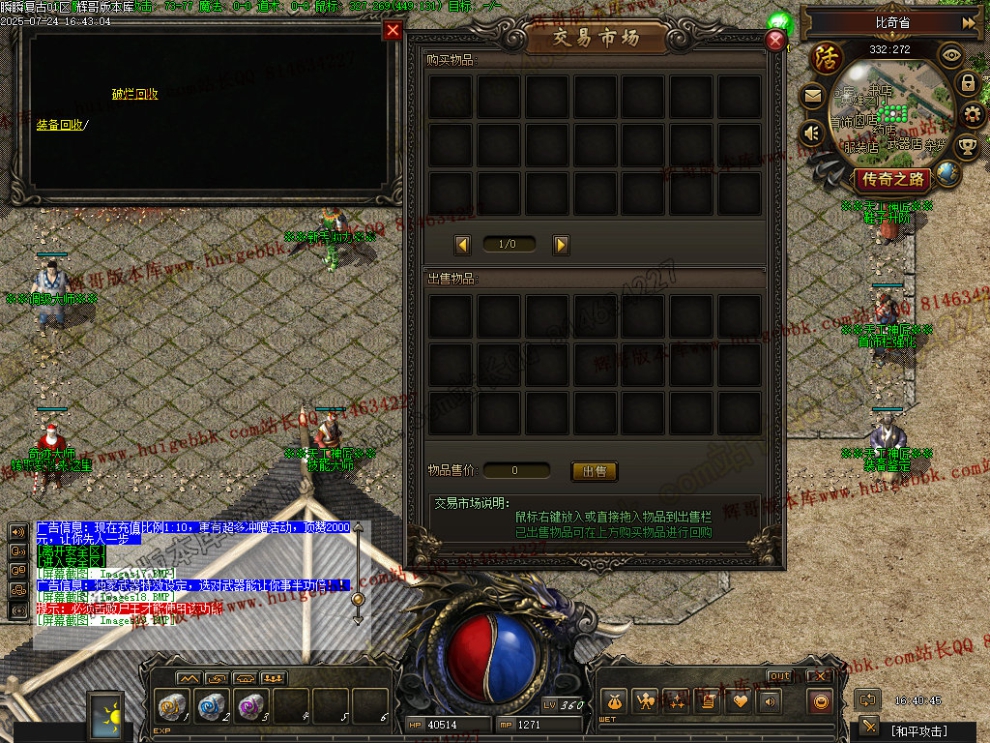The height and width of the screenshot is (743, 990).
Task: Open the bag inventory icon
Action: (x=614, y=701)
